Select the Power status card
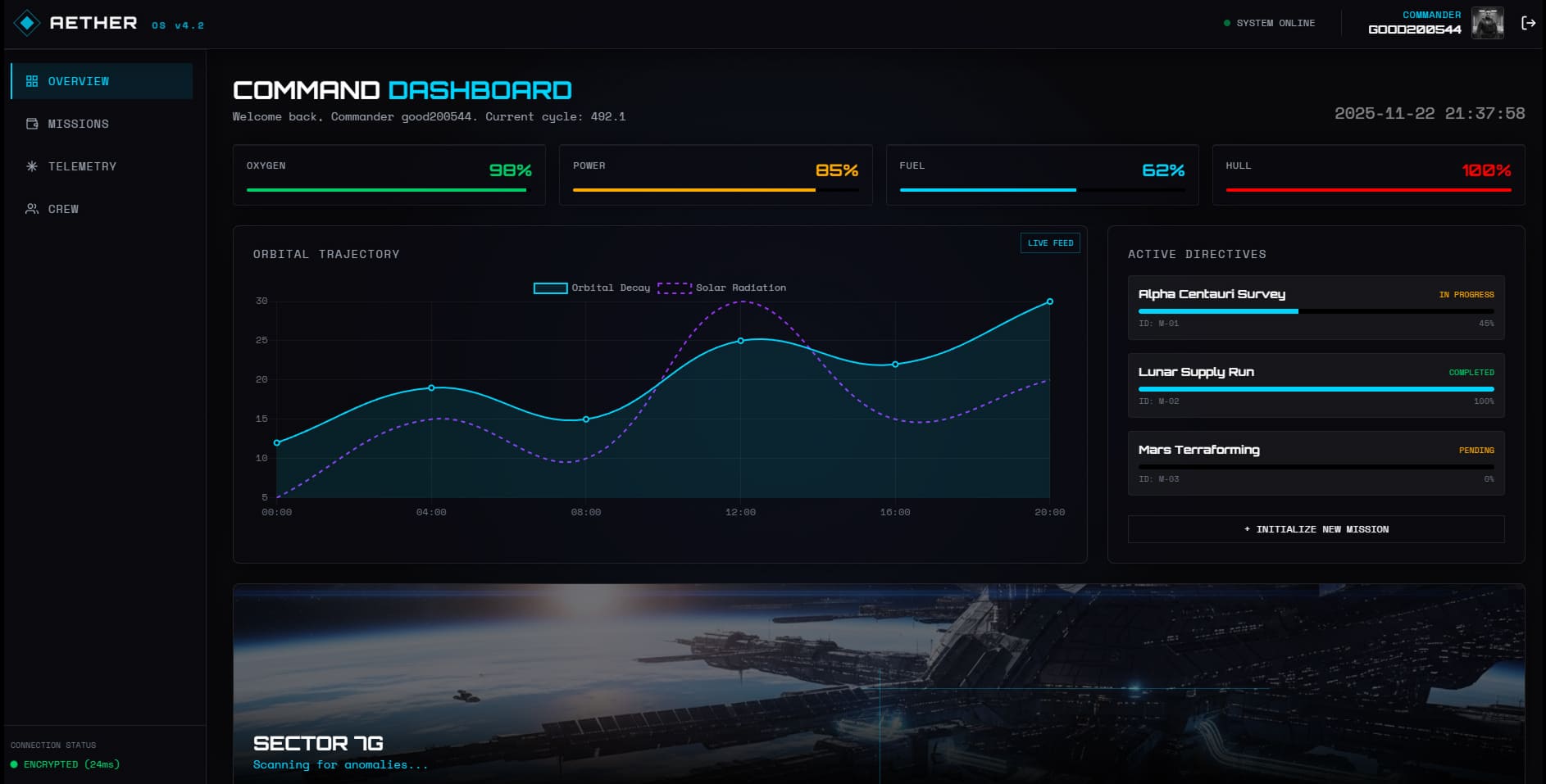 click(x=715, y=174)
